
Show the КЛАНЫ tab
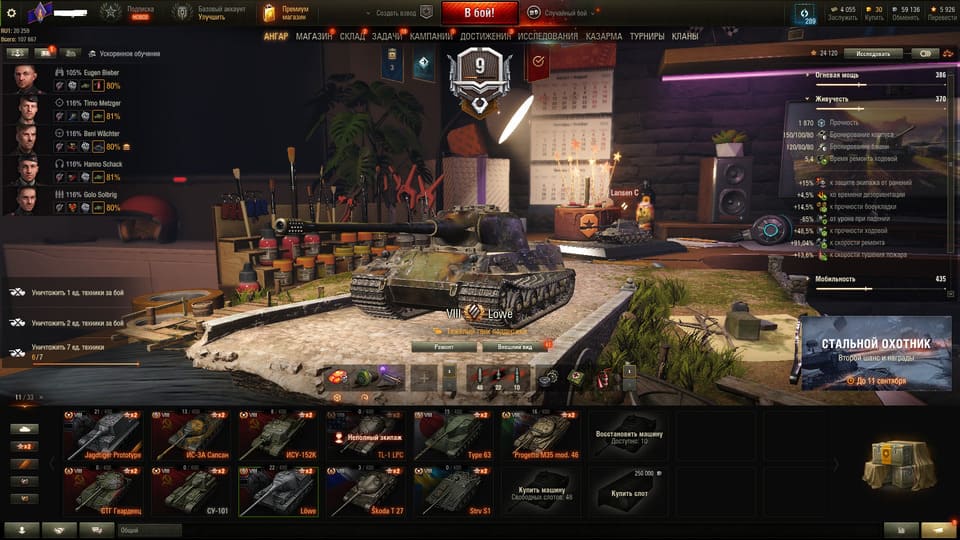pos(685,36)
